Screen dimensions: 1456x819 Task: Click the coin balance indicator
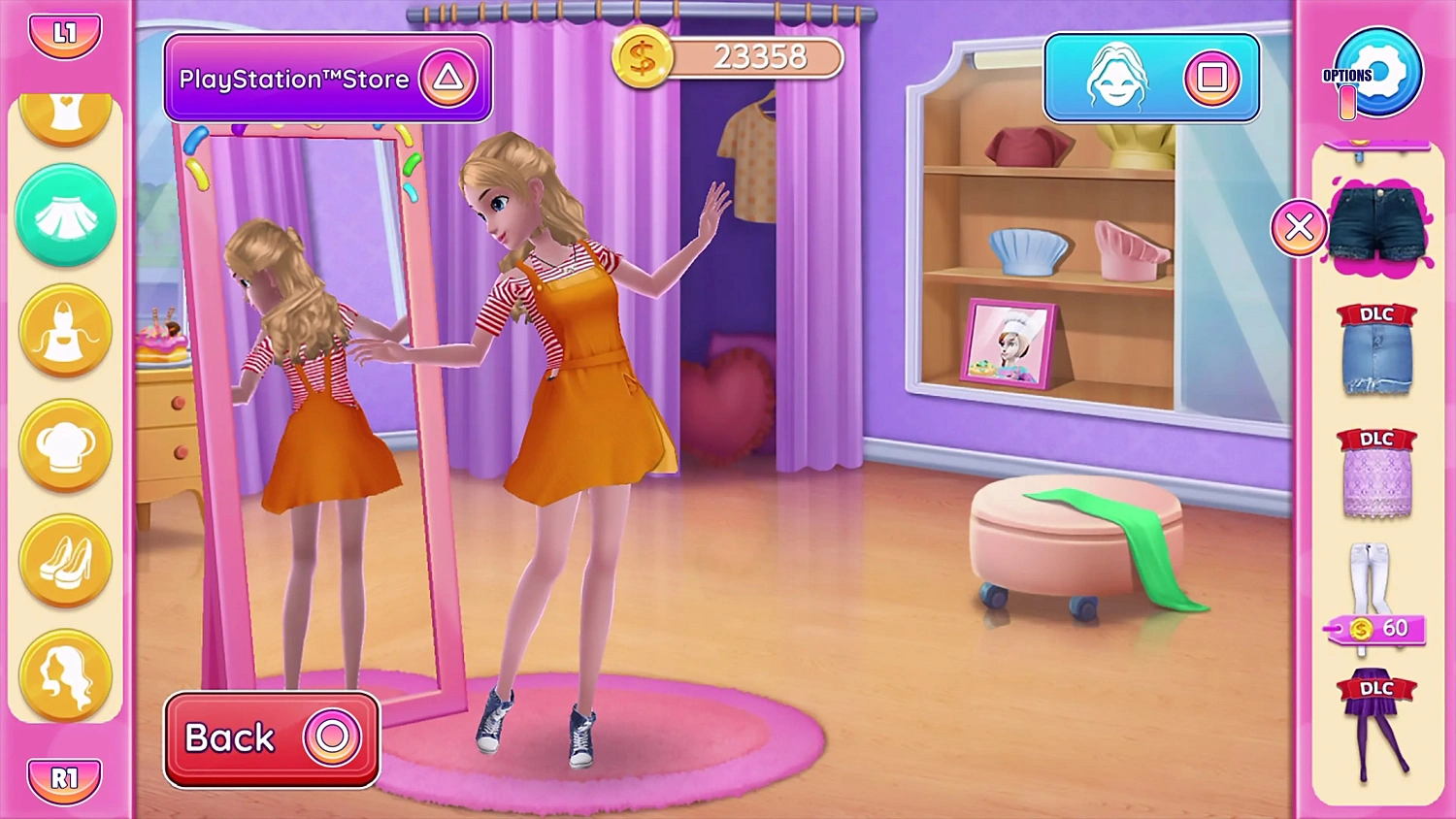pyautogui.click(x=728, y=57)
